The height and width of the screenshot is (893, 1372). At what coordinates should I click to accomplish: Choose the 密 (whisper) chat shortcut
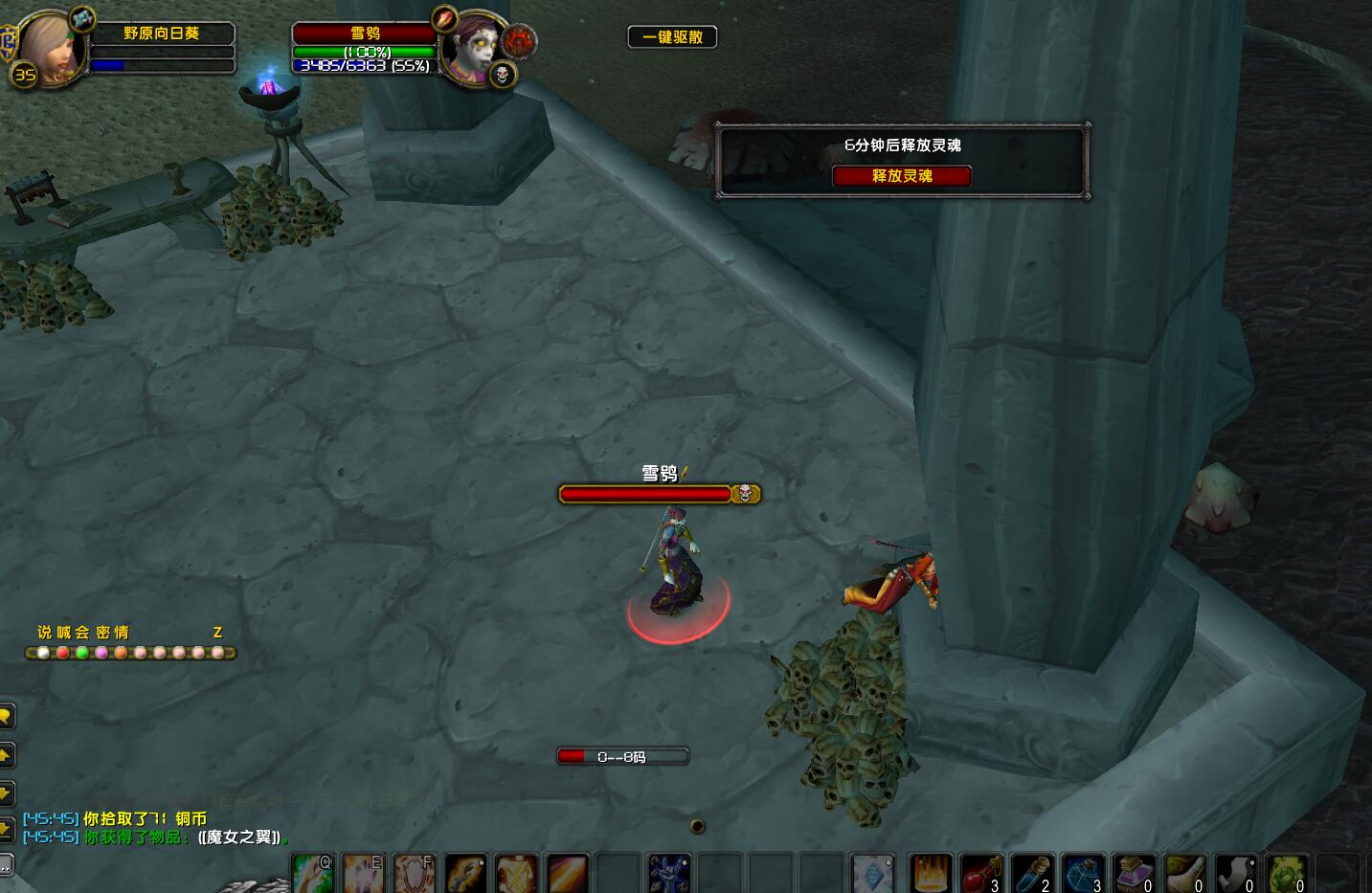pos(102,633)
